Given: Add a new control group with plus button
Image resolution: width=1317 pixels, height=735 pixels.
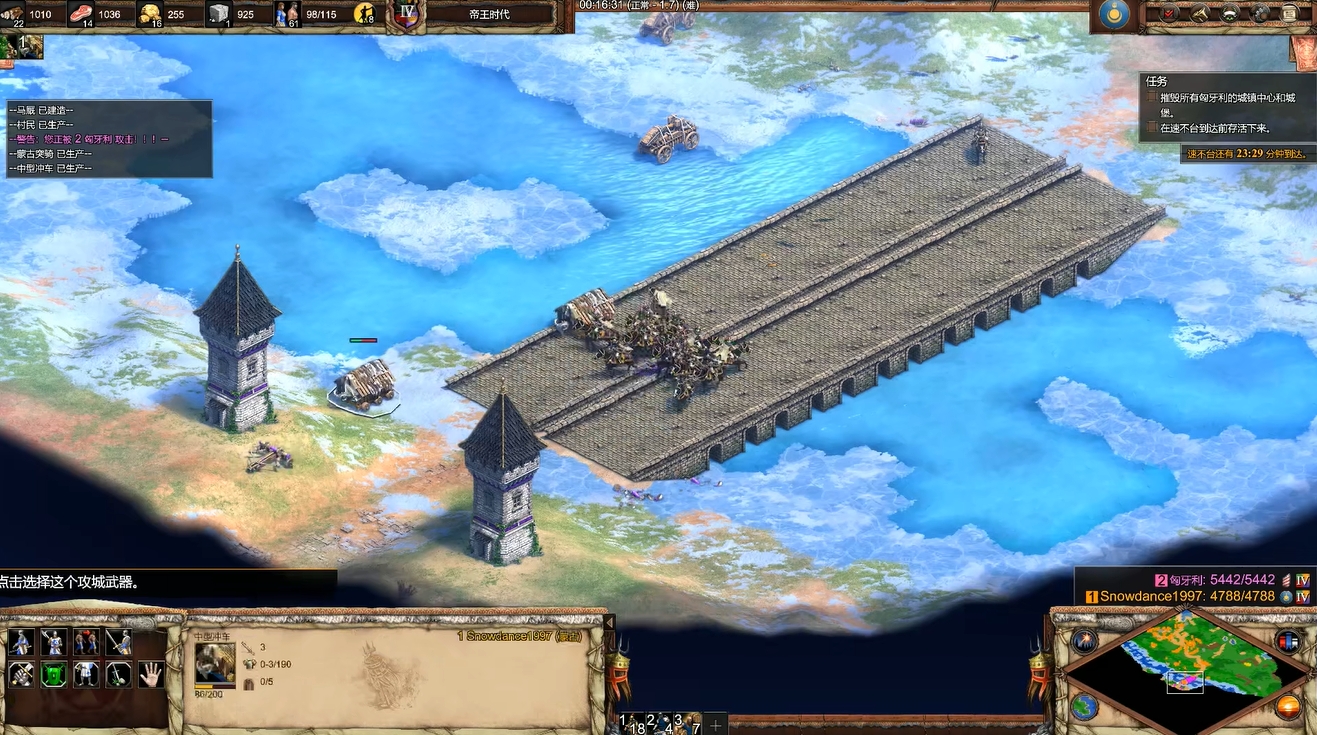Looking at the screenshot, I should click(x=716, y=723).
